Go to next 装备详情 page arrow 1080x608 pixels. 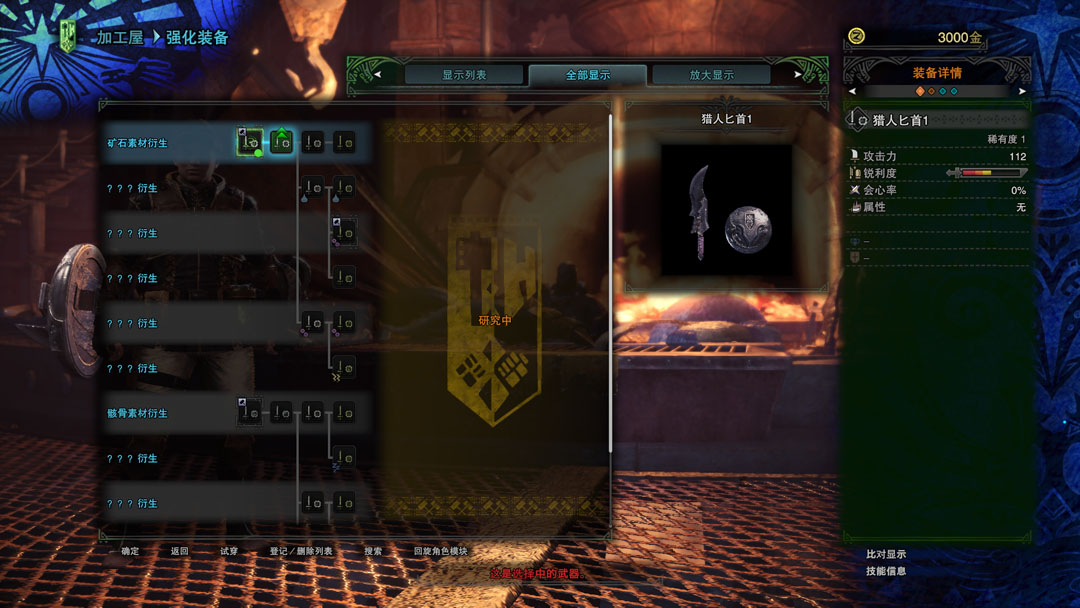[1022, 91]
